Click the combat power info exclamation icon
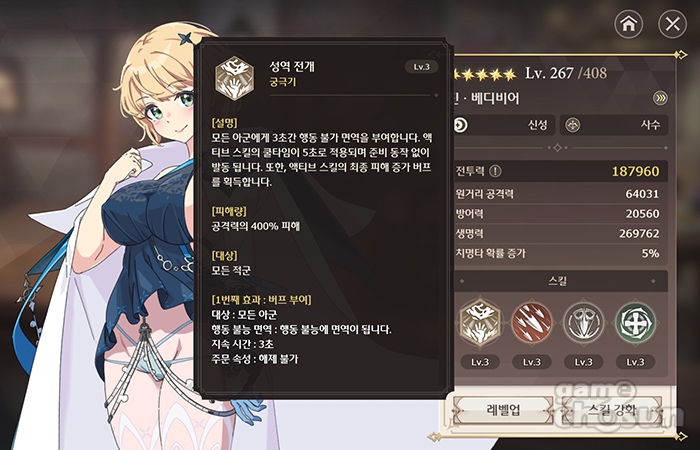The image size is (700, 450). (x=495, y=171)
